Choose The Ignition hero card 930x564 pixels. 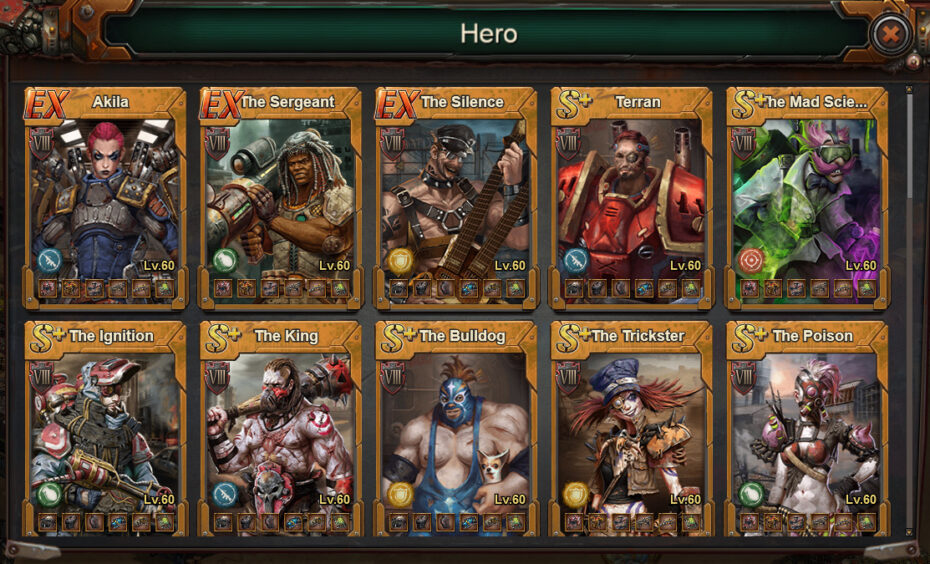(x=105, y=428)
